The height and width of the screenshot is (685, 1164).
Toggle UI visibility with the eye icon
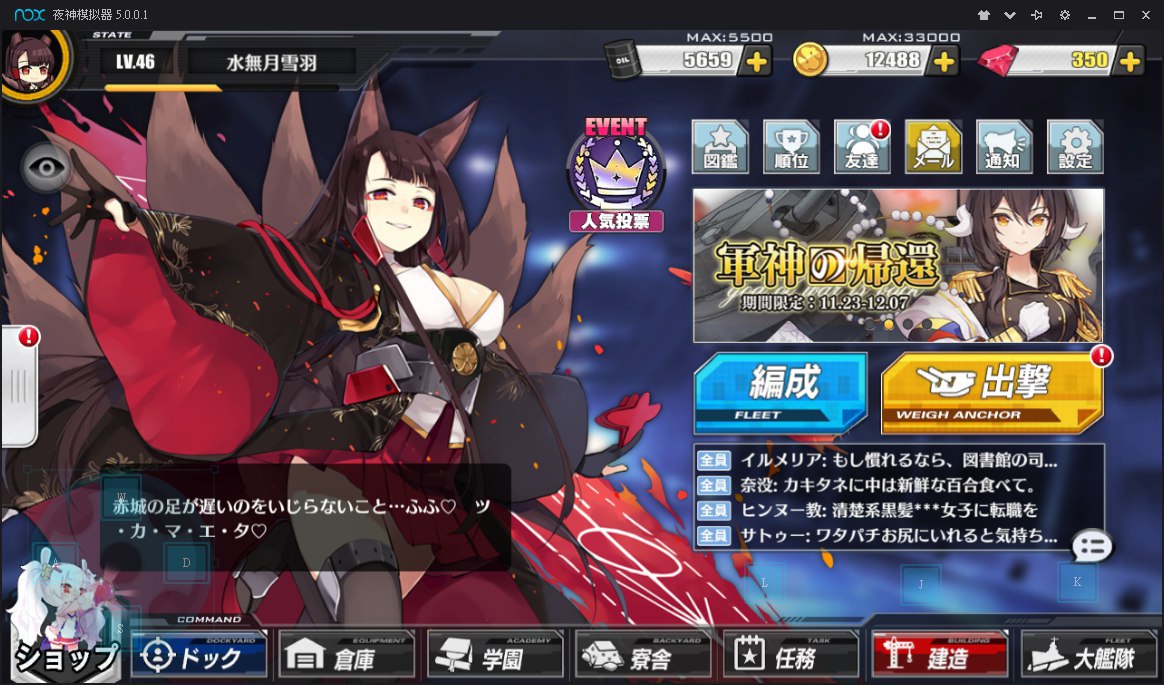[x=45, y=168]
